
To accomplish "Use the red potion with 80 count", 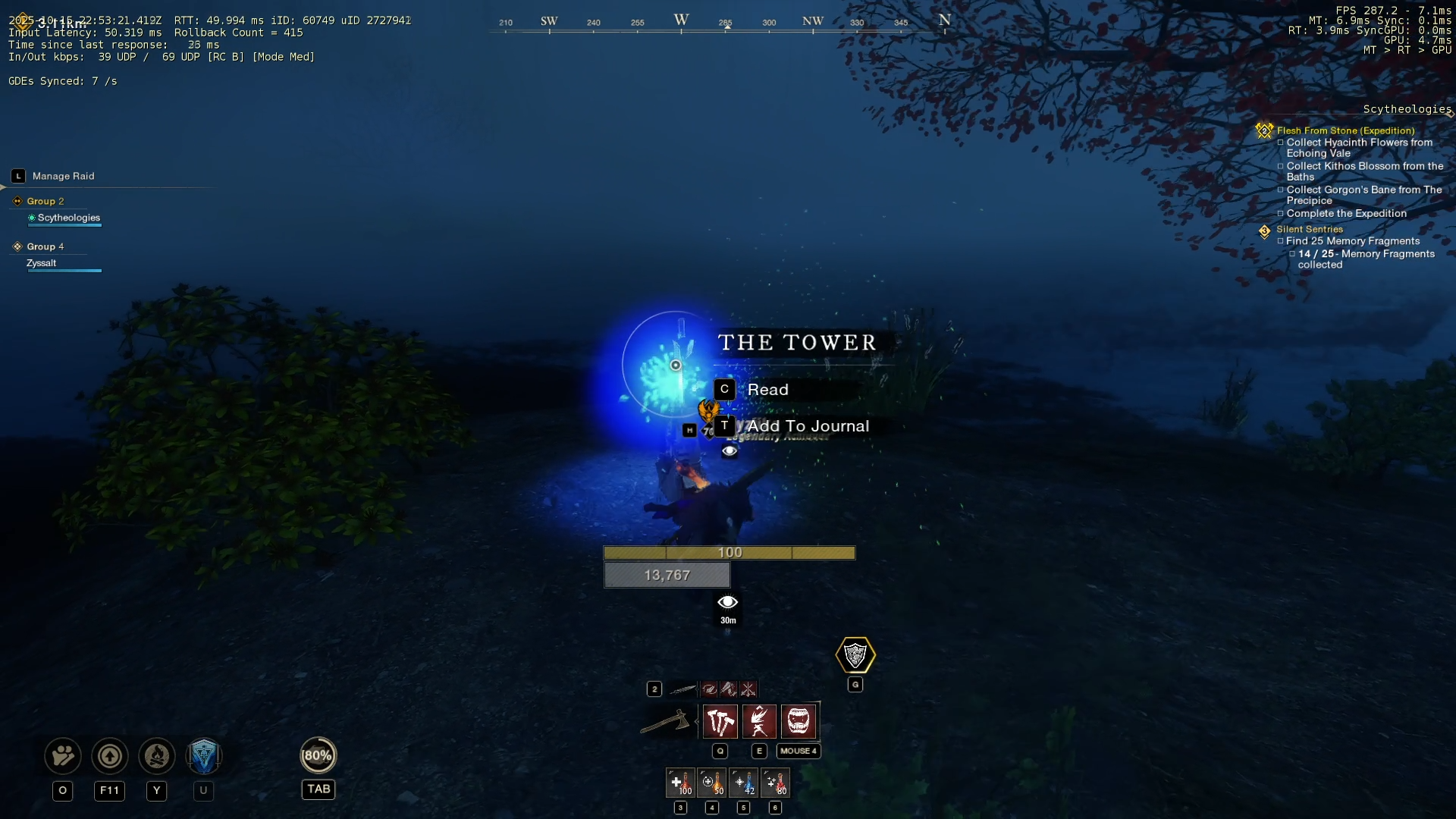I will (775, 783).
